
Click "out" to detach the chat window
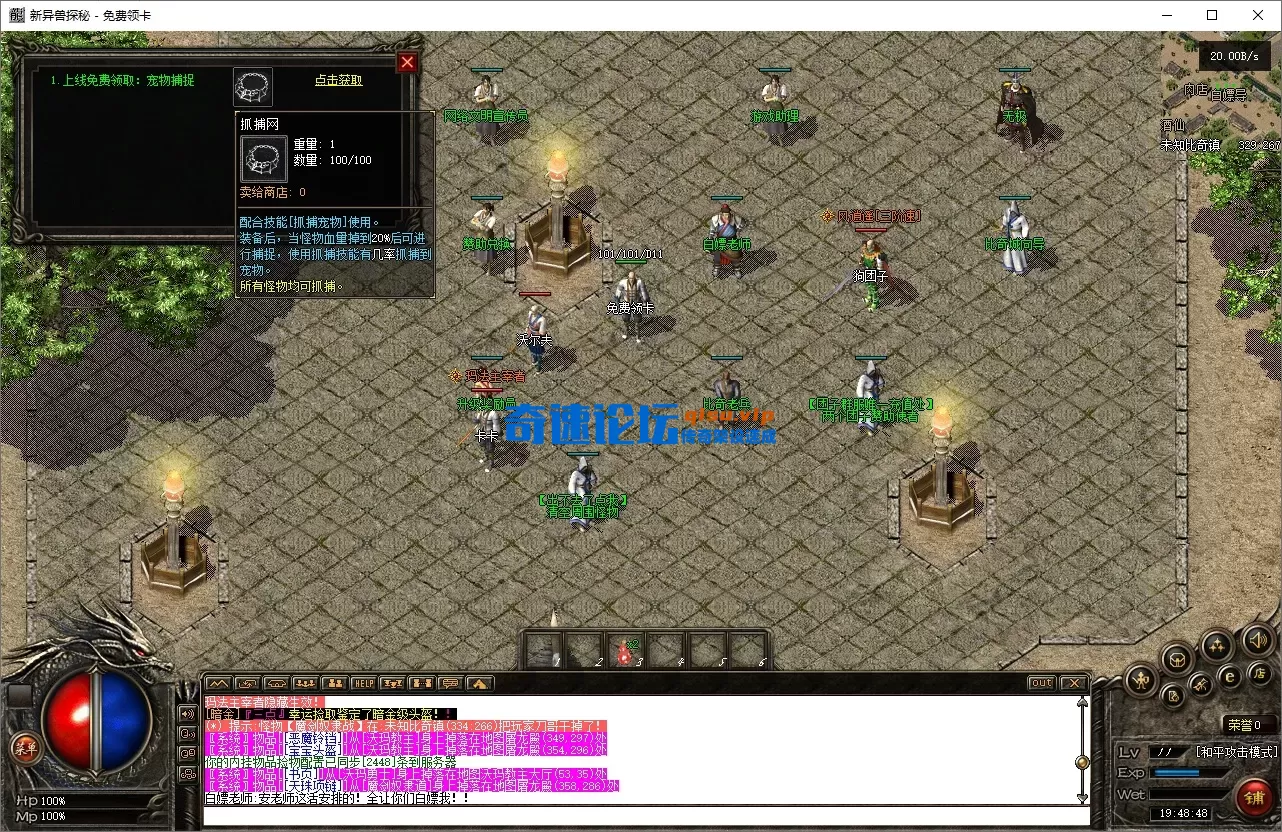1041,683
